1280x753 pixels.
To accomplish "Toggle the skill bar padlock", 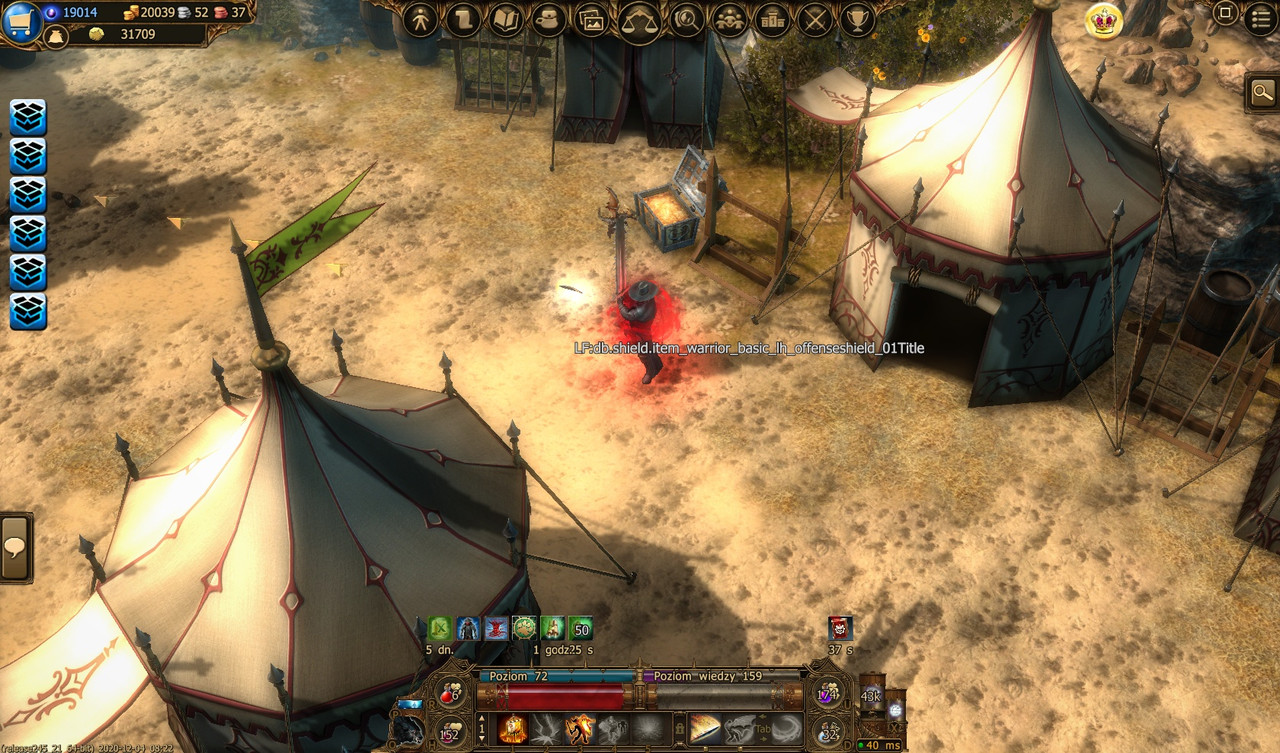I will [x=679, y=730].
